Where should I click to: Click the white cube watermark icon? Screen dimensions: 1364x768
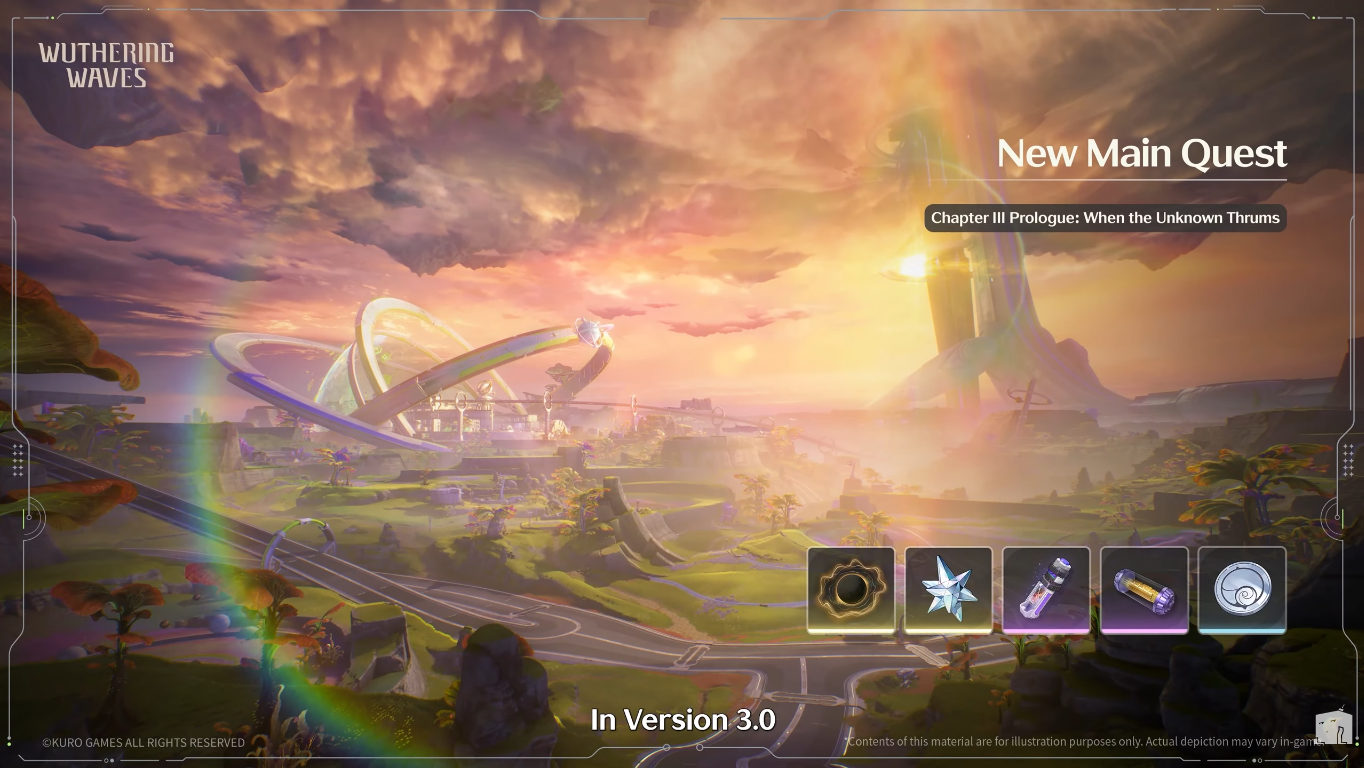1333,728
